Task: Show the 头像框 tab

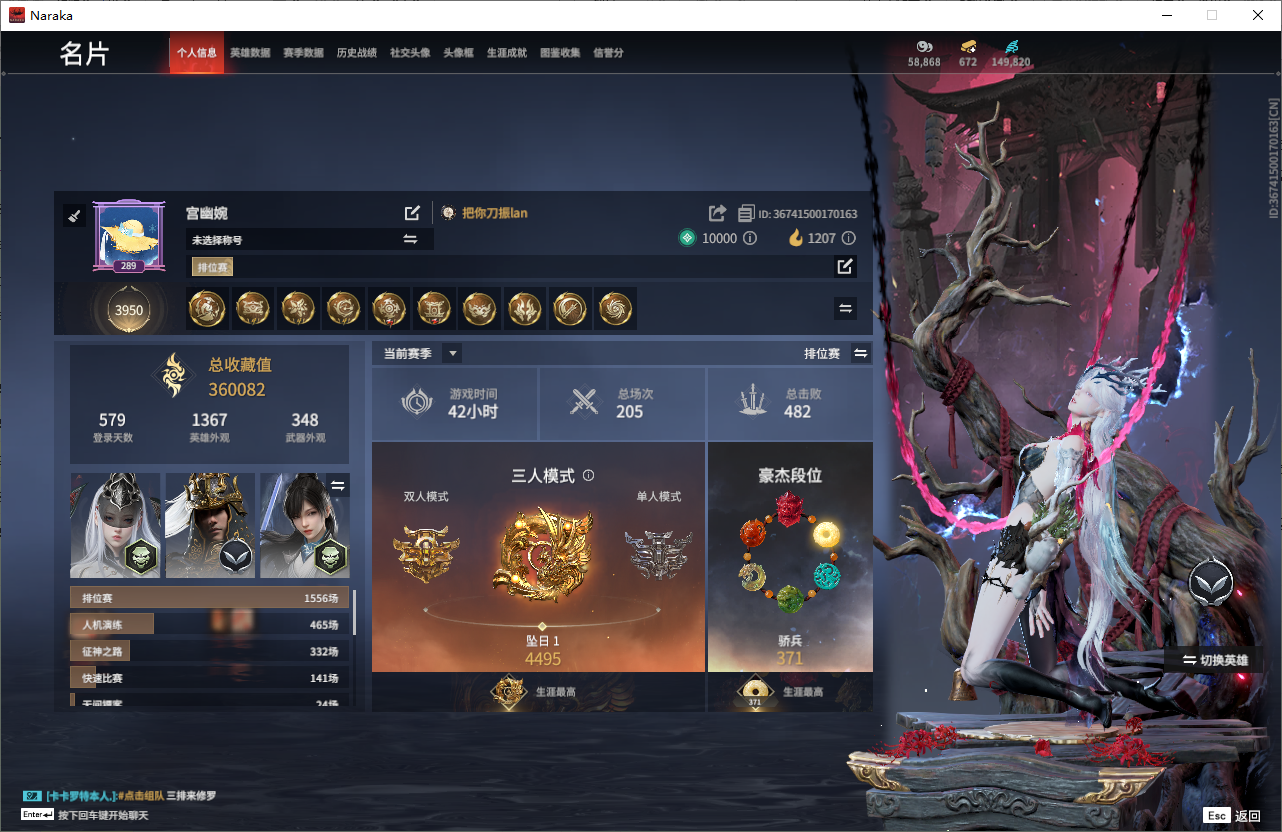Action: 458,53
